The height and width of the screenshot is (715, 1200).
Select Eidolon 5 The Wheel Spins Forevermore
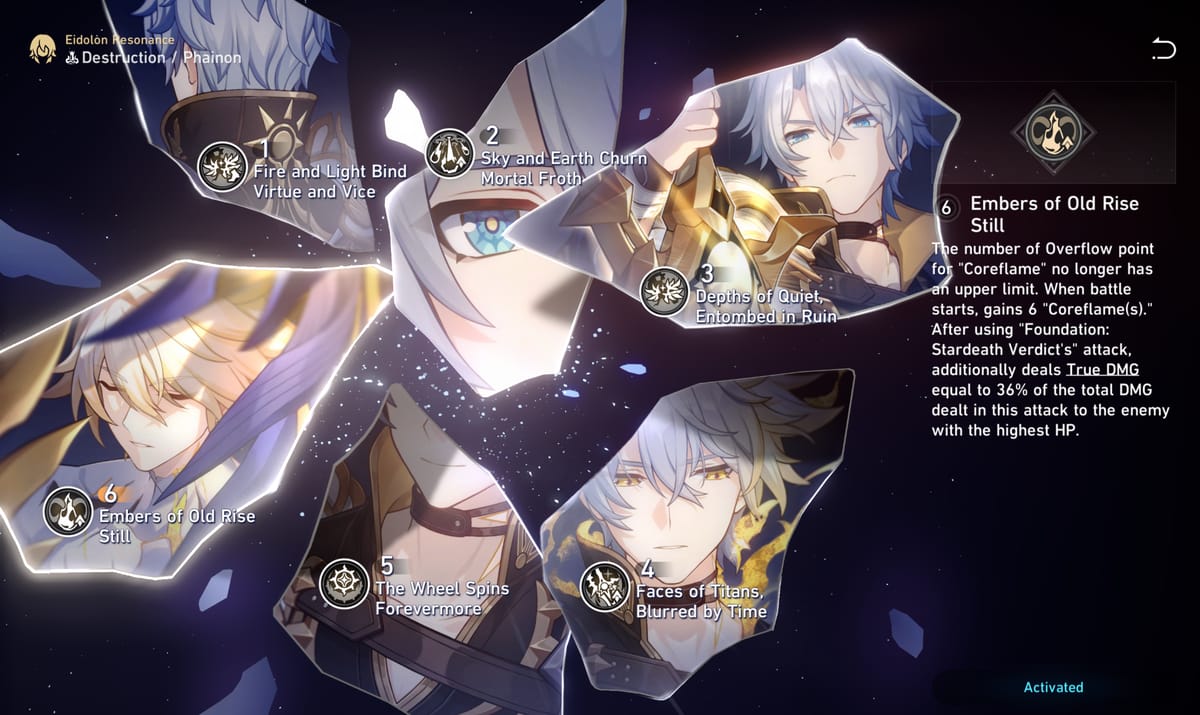(x=344, y=584)
